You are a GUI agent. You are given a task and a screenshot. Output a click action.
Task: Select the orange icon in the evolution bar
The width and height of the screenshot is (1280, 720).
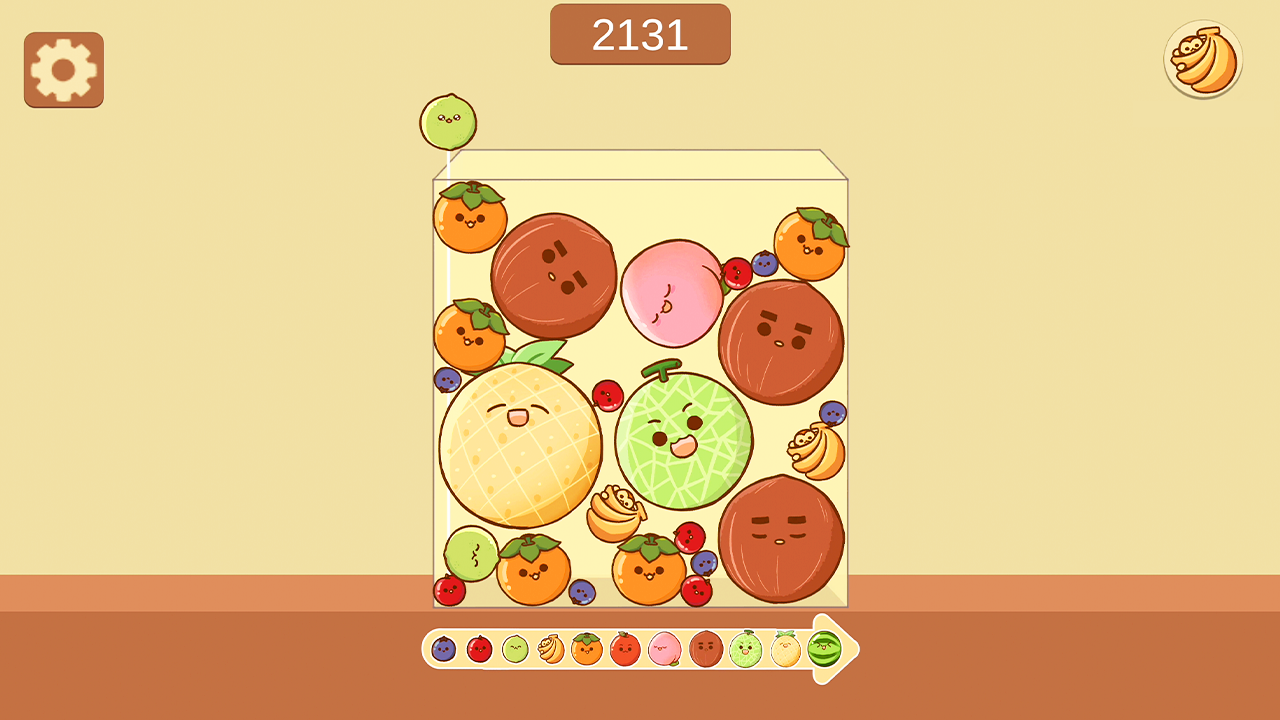(624, 650)
